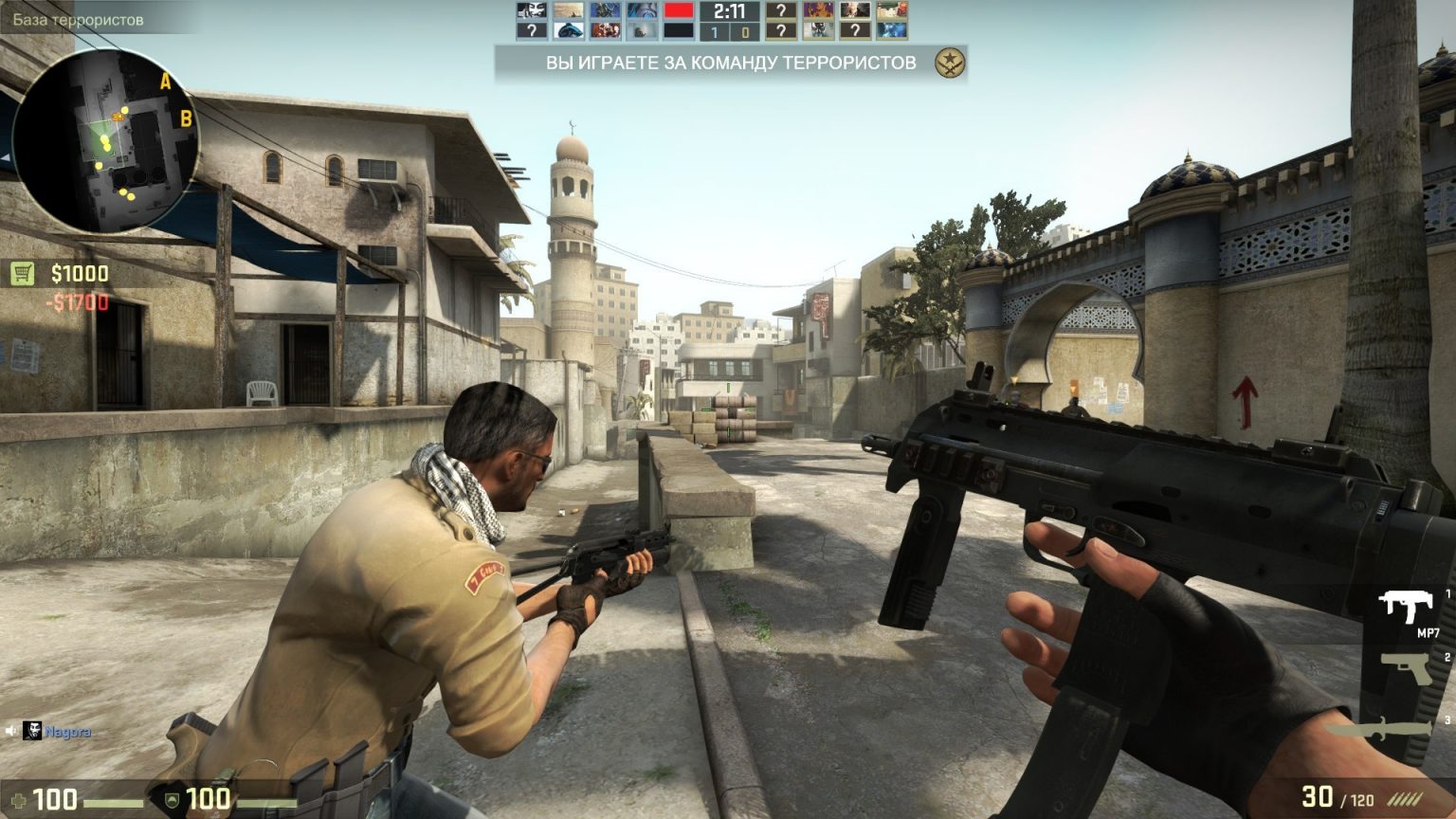Switch to the pistol slot

[x=1409, y=668]
